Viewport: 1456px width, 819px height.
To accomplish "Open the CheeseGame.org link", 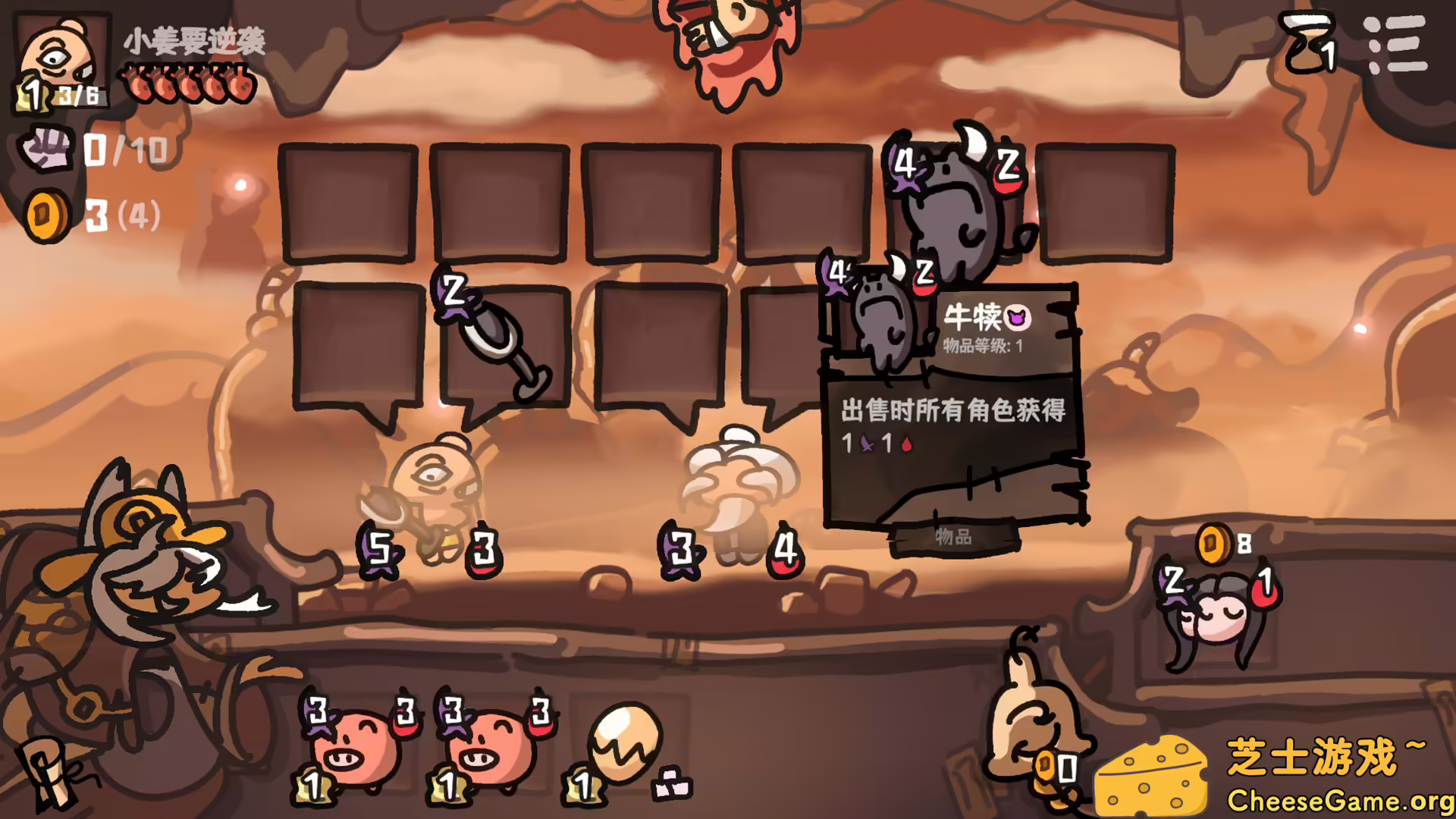I will pos(1342,800).
